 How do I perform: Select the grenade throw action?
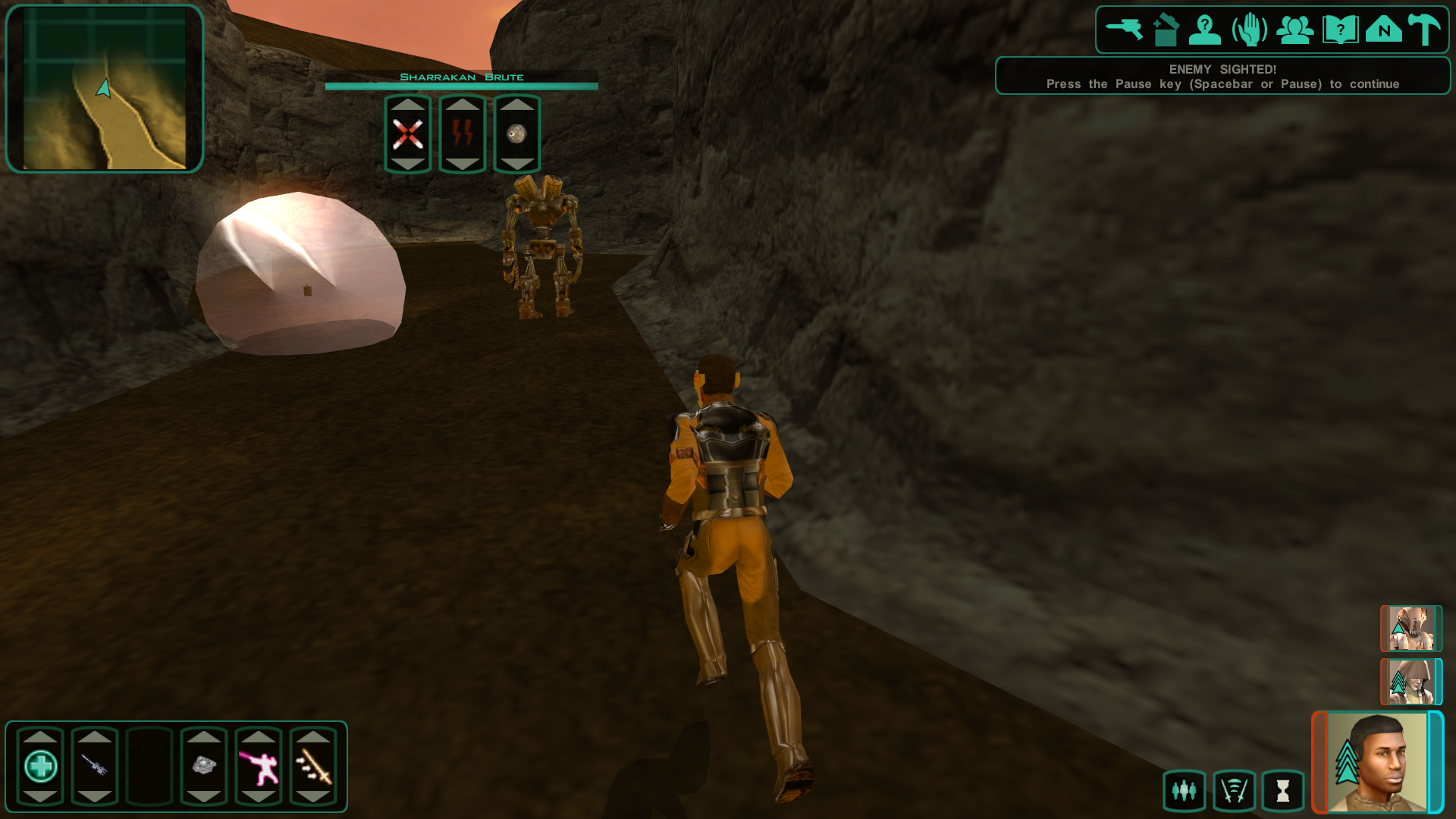pyautogui.click(x=516, y=134)
